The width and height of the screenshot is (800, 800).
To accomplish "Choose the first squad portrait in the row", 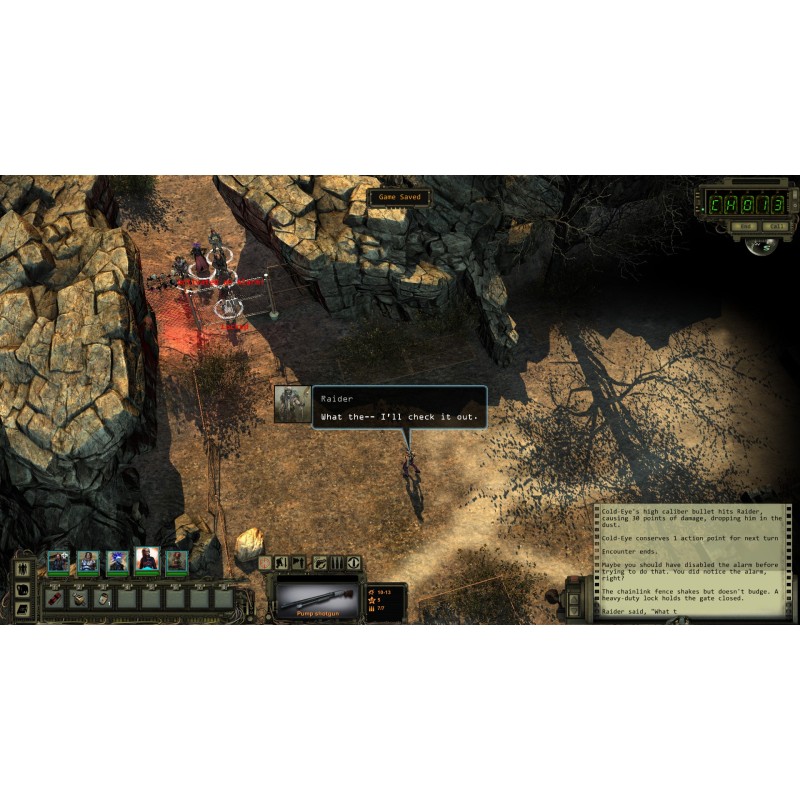I will coord(58,562).
